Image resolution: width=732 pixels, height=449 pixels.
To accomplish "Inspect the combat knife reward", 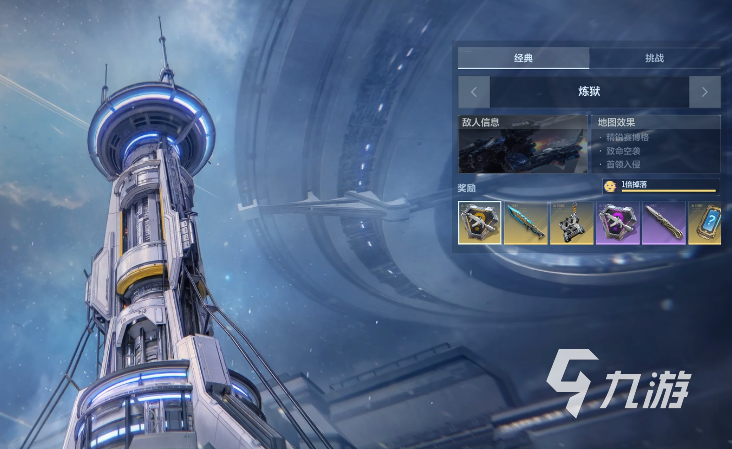I will [664, 222].
